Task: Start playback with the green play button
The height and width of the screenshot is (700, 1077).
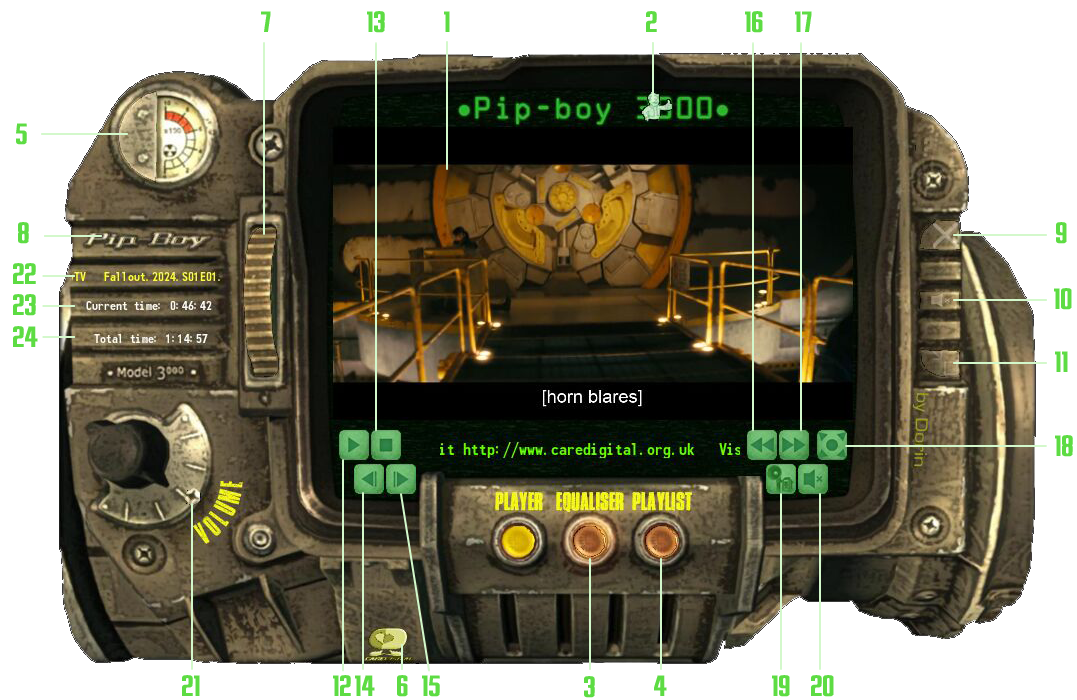Action: click(354, 445)
